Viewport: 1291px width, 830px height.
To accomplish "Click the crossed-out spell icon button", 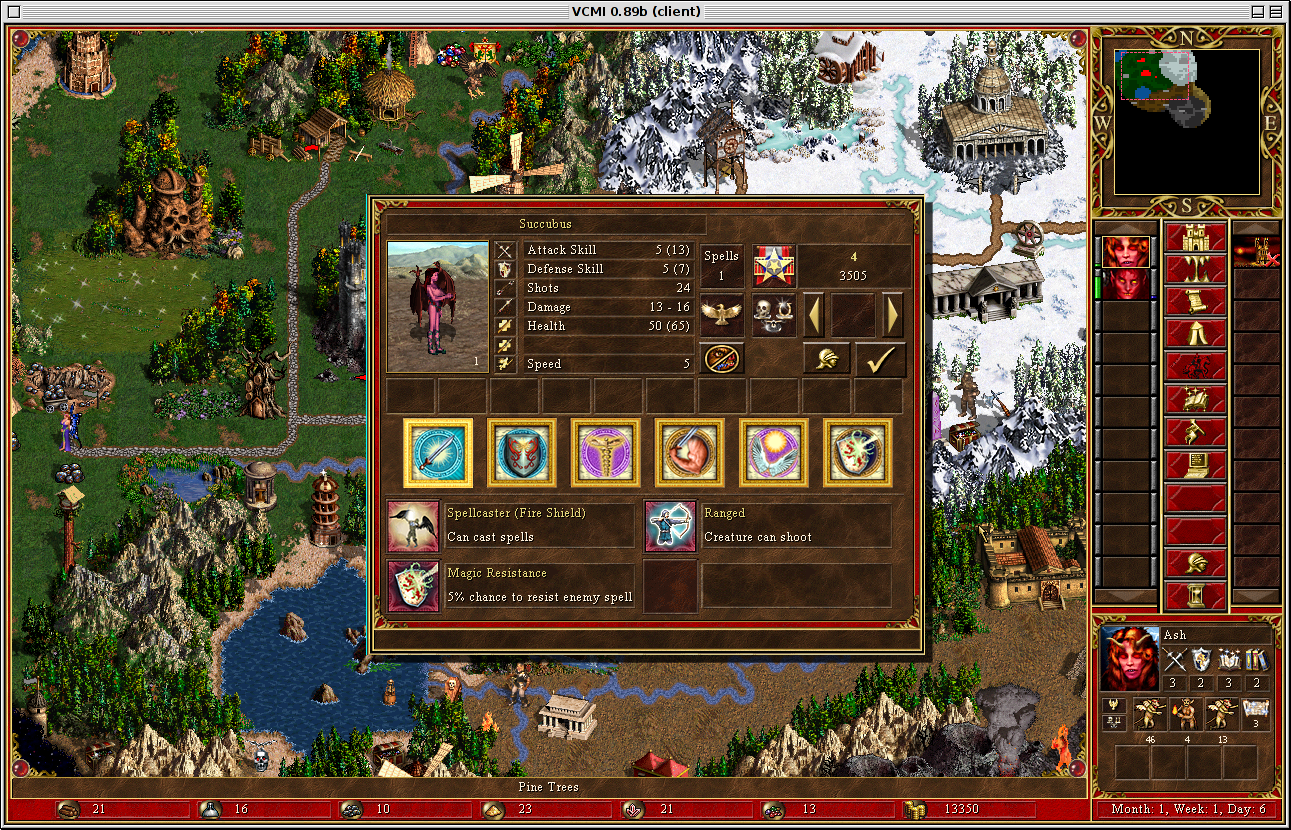I will point(721,359).
